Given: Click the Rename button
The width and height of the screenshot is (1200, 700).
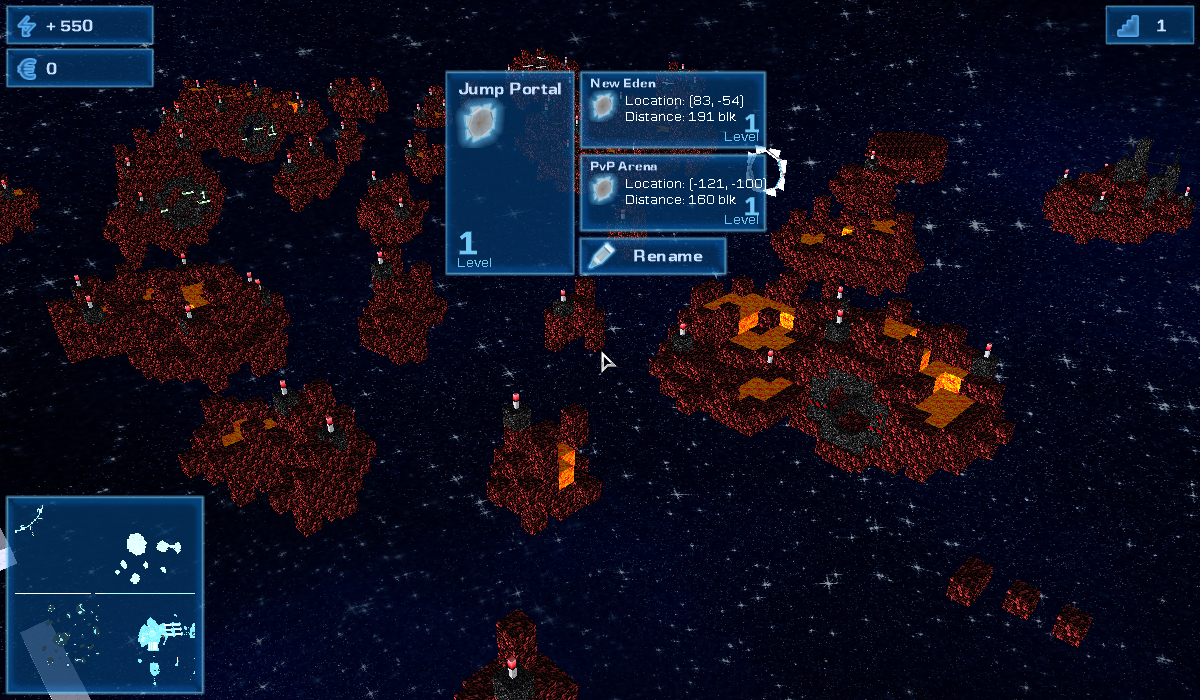Looking at the screenshot, I should (x=653, y=256).
